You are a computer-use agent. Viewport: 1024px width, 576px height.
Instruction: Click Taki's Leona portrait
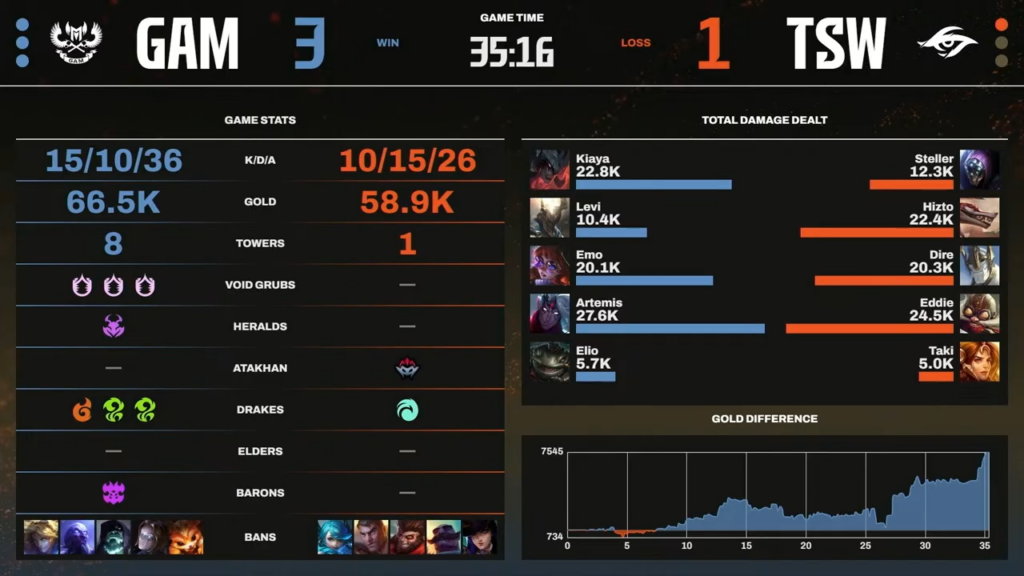point(979,362)
